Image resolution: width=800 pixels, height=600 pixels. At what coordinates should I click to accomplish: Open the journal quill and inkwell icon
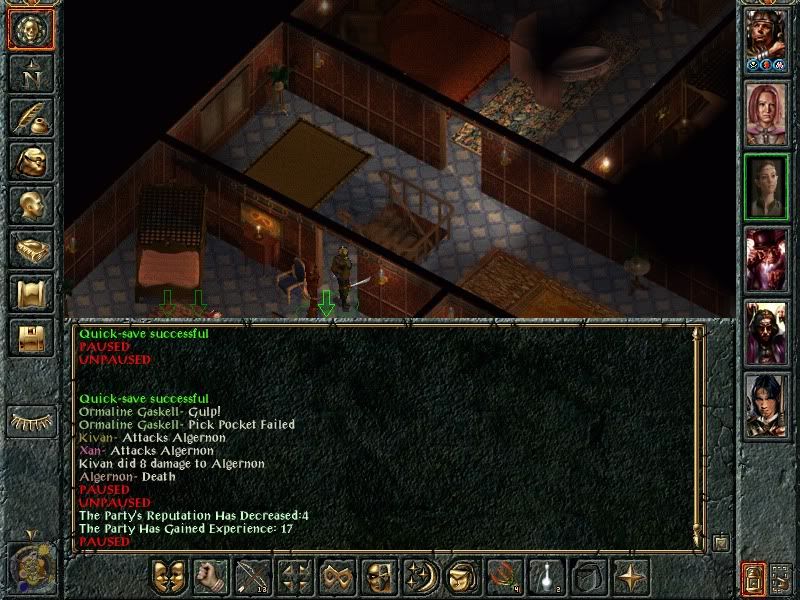(31, 116)
